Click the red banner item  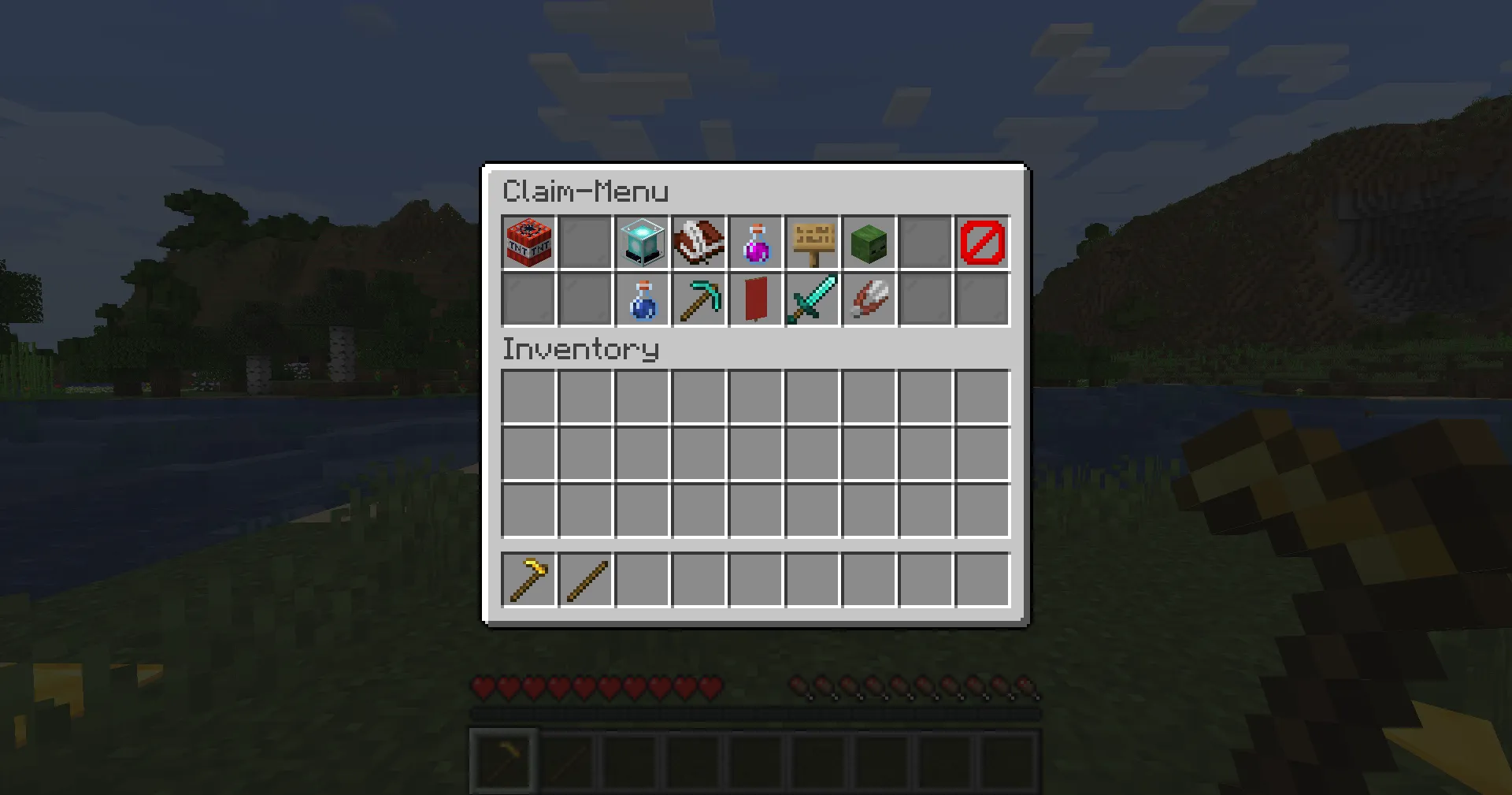(x=755, y=299)
